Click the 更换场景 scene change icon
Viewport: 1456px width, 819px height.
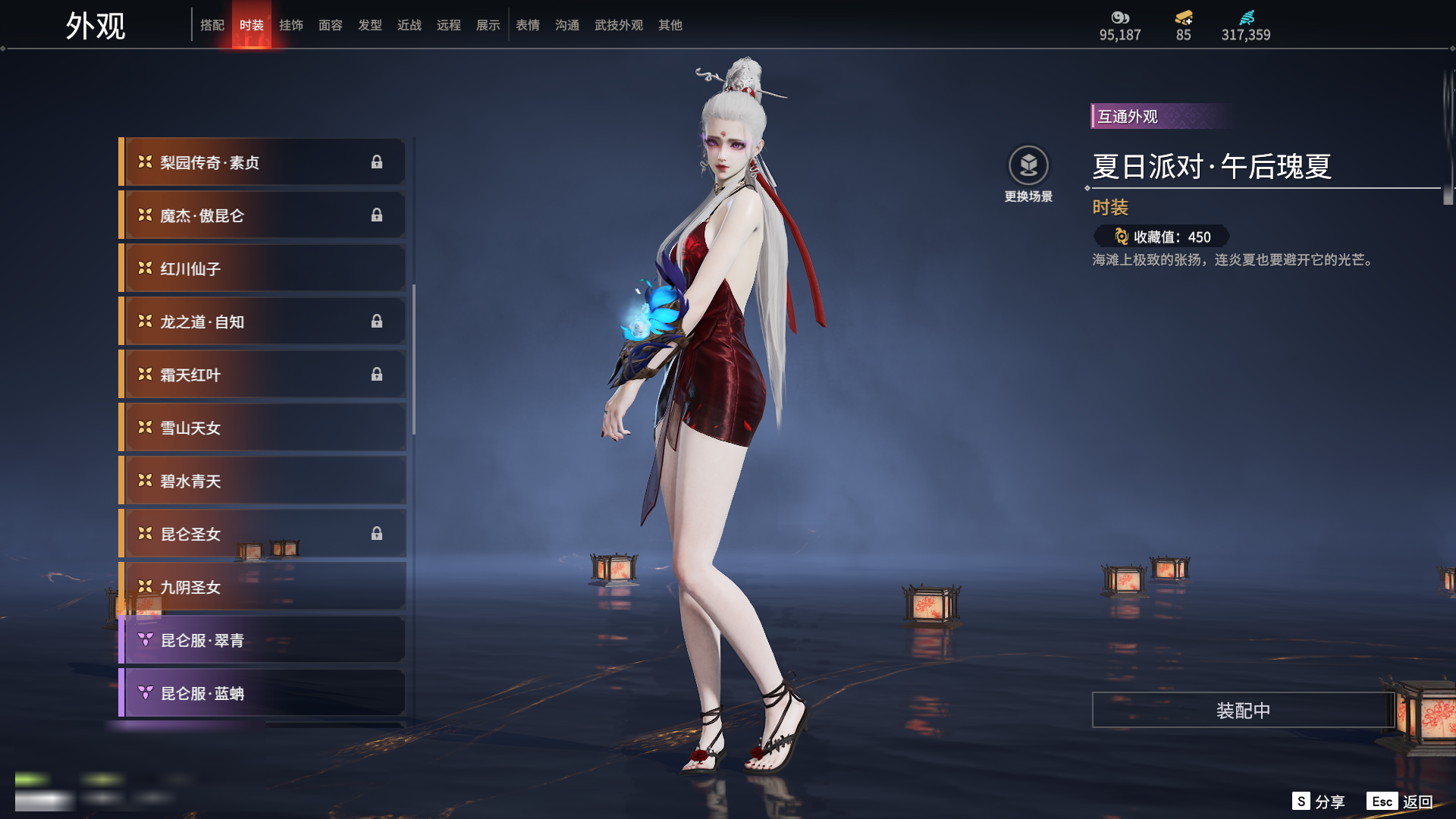1028,165
